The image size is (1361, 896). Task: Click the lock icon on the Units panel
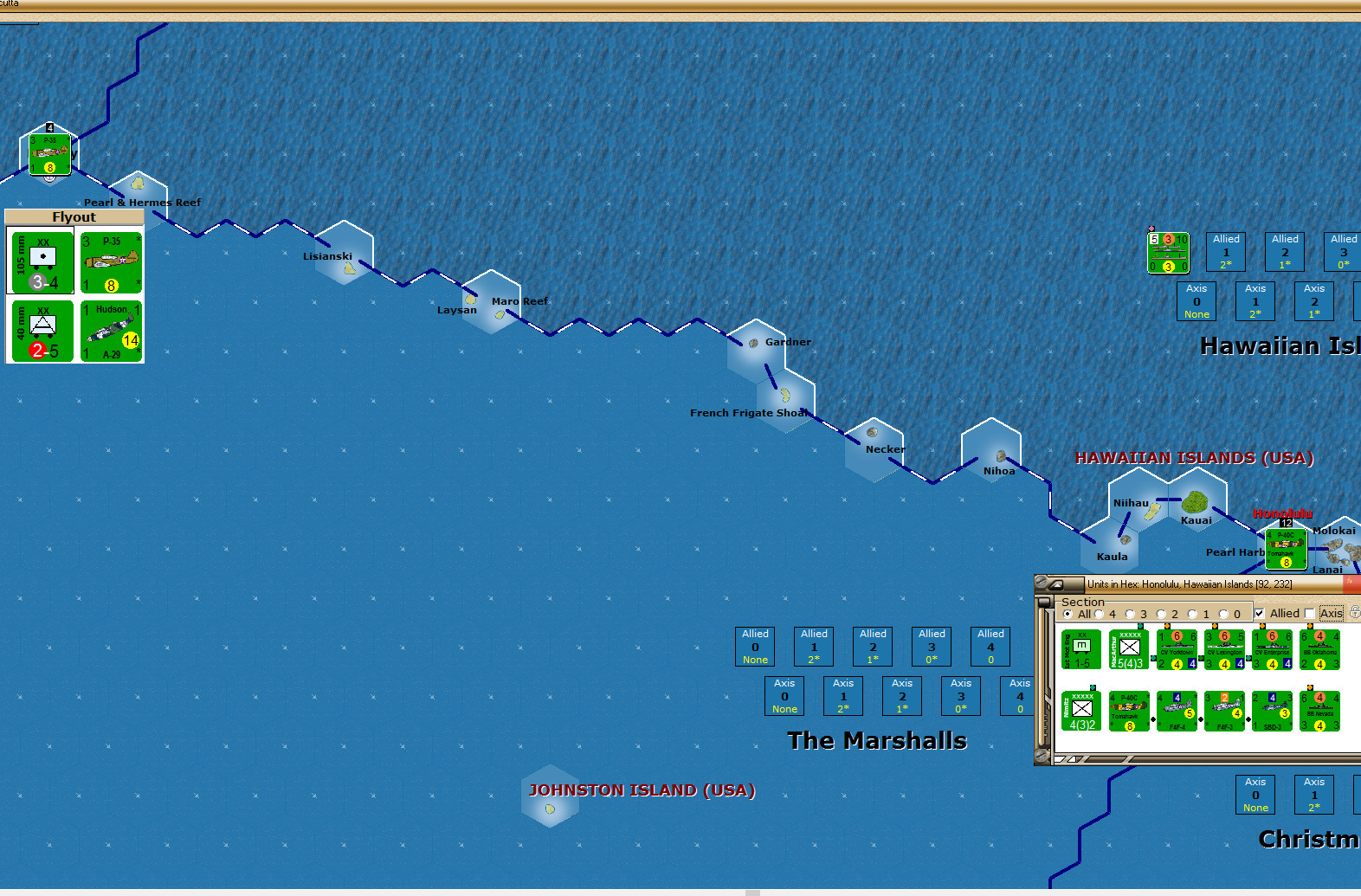pyautogui.click(x=1354, y=612)
